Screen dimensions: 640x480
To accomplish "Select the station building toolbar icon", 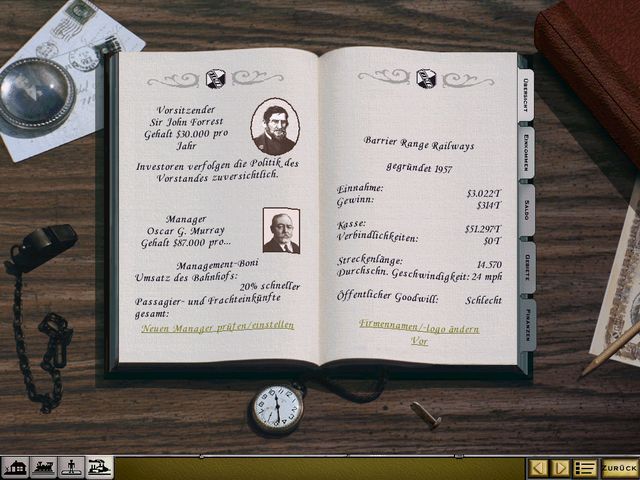I will (x=15, y=467).
